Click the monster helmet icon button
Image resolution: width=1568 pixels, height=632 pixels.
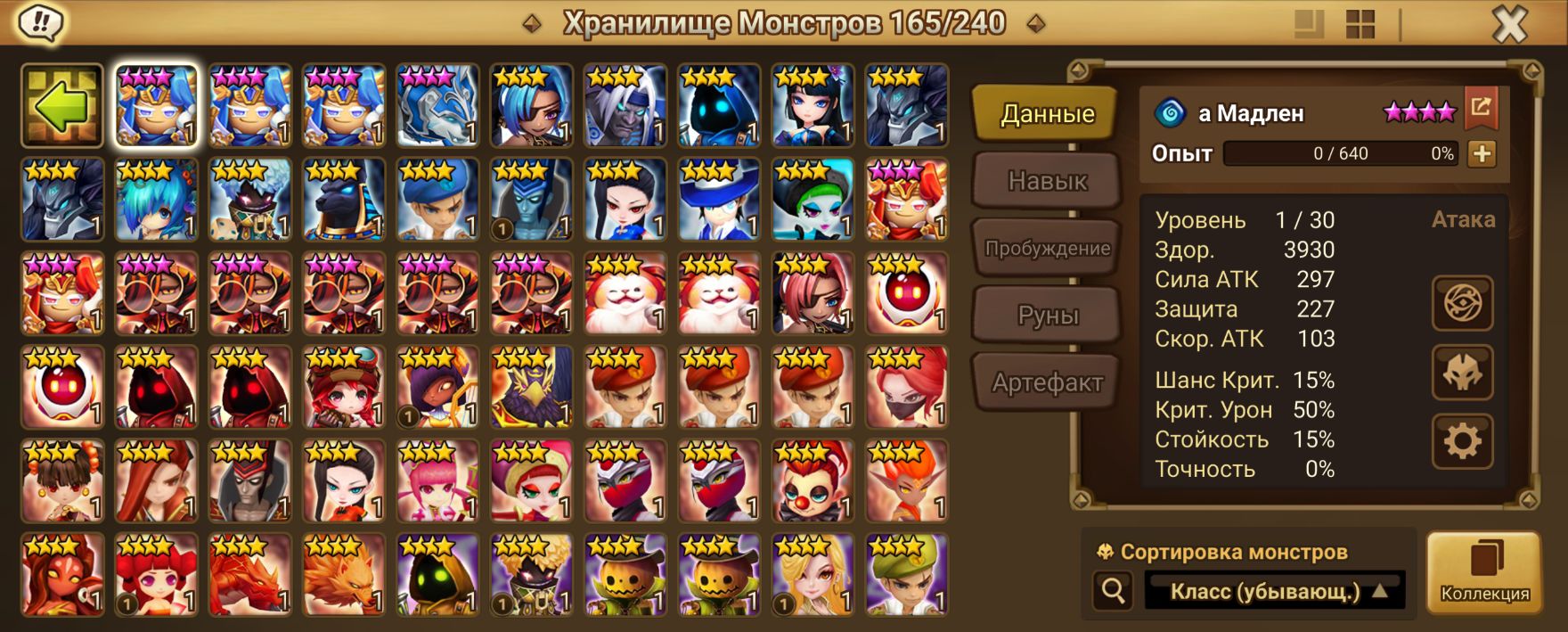tap(1462, 372)
